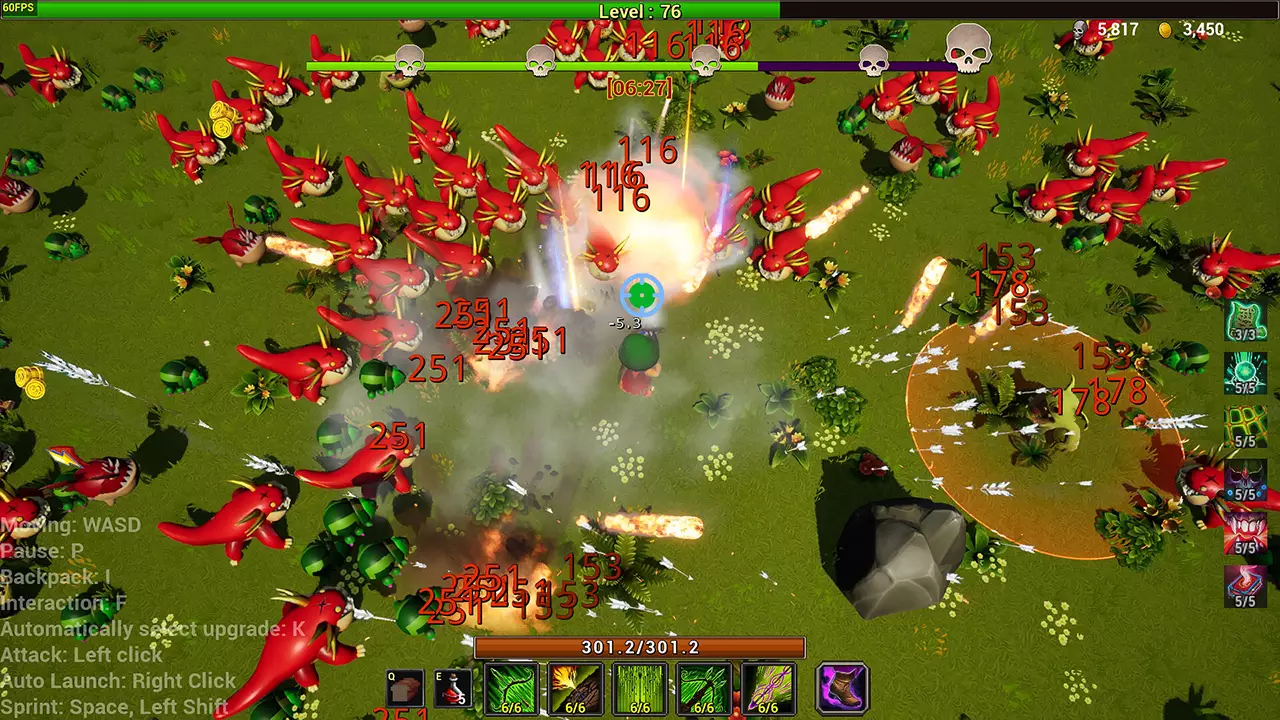Choose the horned demon skull passive
This screenshot has width=1280, height=720.
(x=1245, y=478)
